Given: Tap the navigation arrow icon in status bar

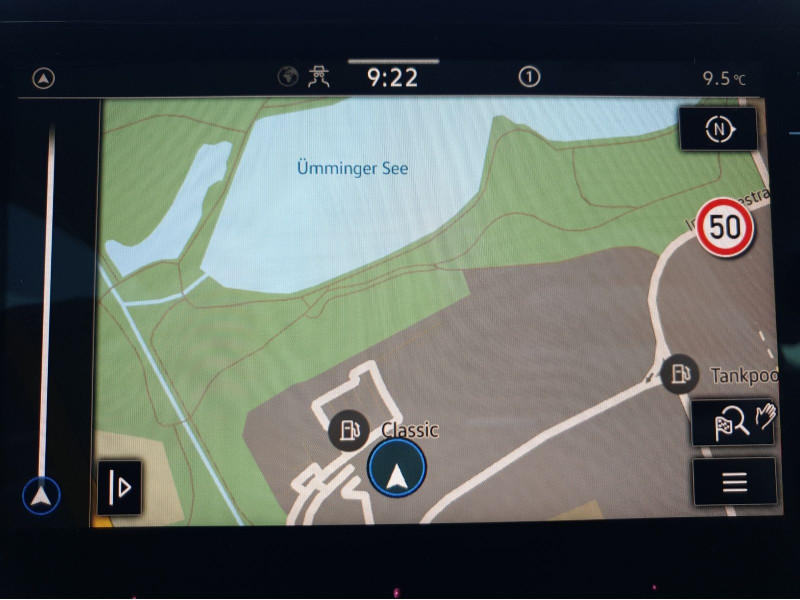Looking at the screenshot, I should [44, 79].
